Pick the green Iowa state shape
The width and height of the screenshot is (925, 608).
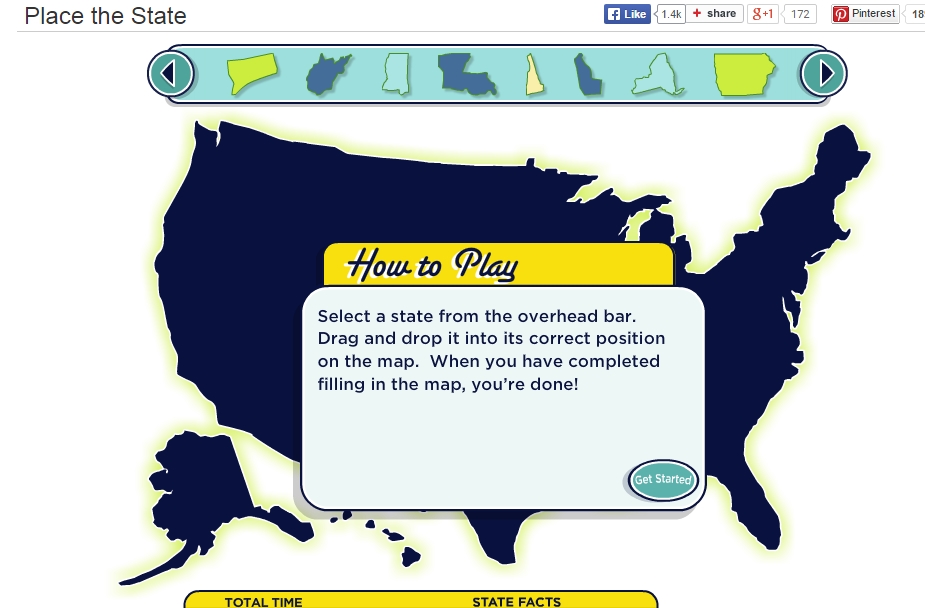tap(745, 74)
